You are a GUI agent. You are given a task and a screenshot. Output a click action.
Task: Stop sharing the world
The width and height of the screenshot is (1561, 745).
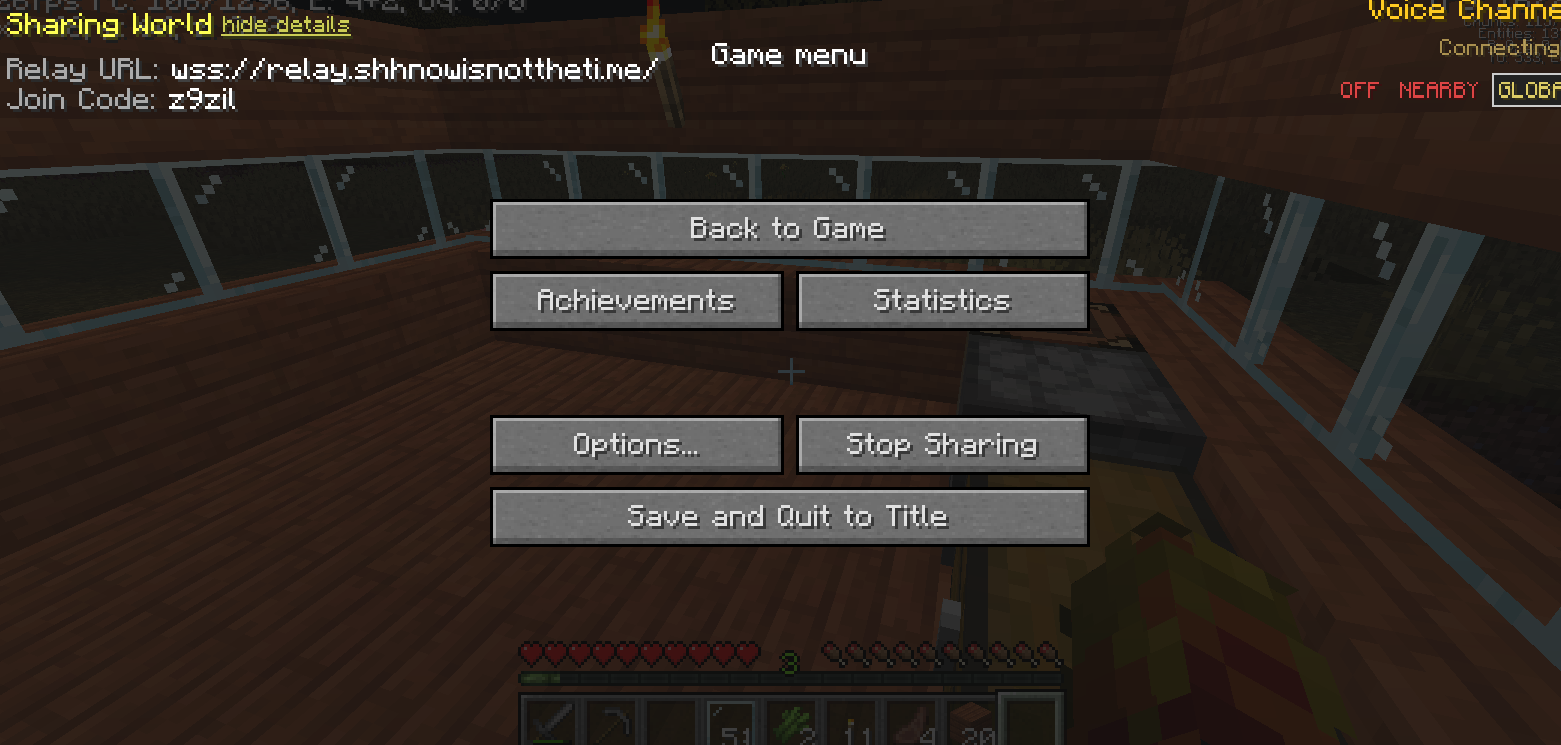[942, 445]
